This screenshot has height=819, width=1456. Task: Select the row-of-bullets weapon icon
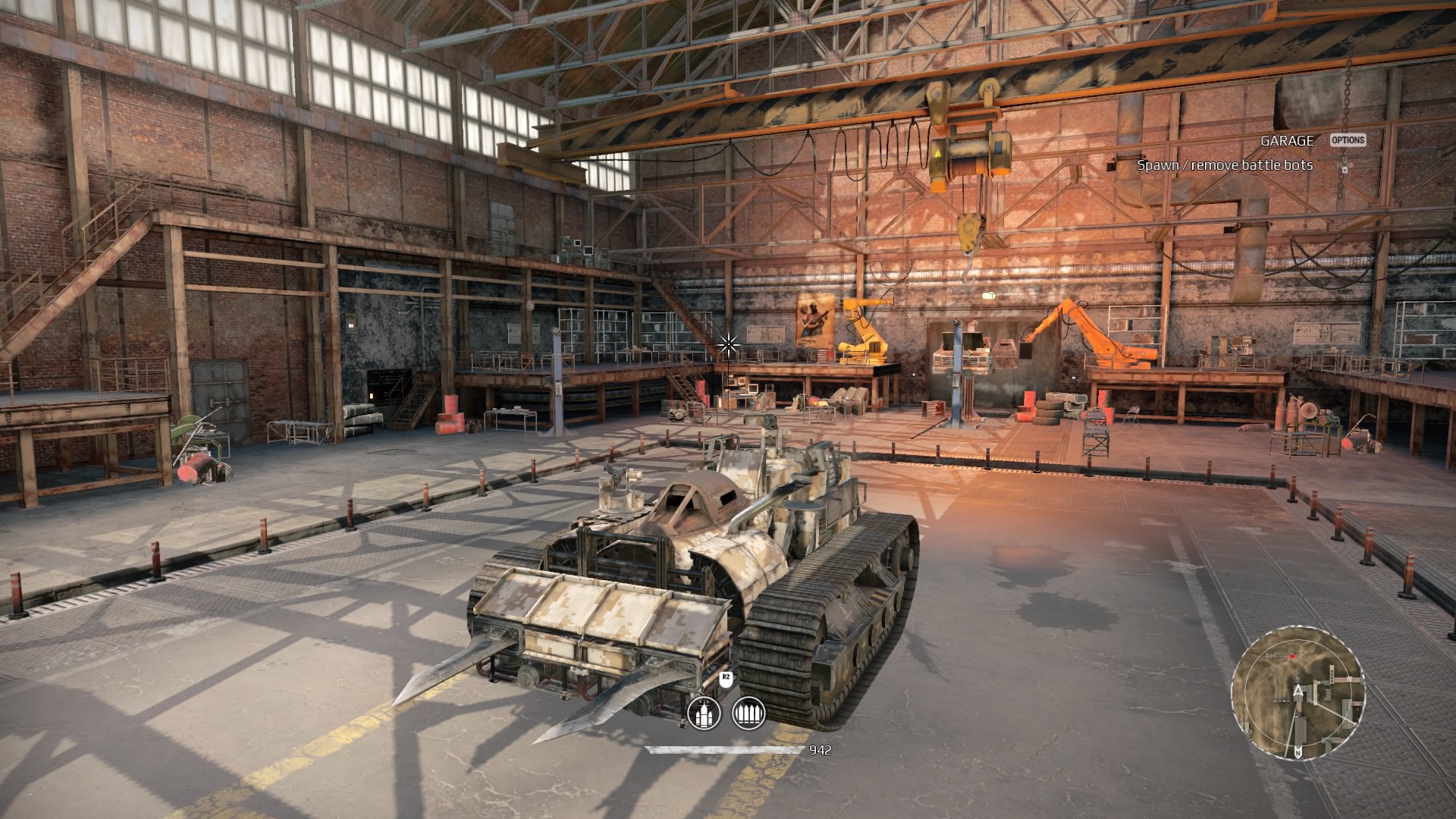(x=748, y=714)
